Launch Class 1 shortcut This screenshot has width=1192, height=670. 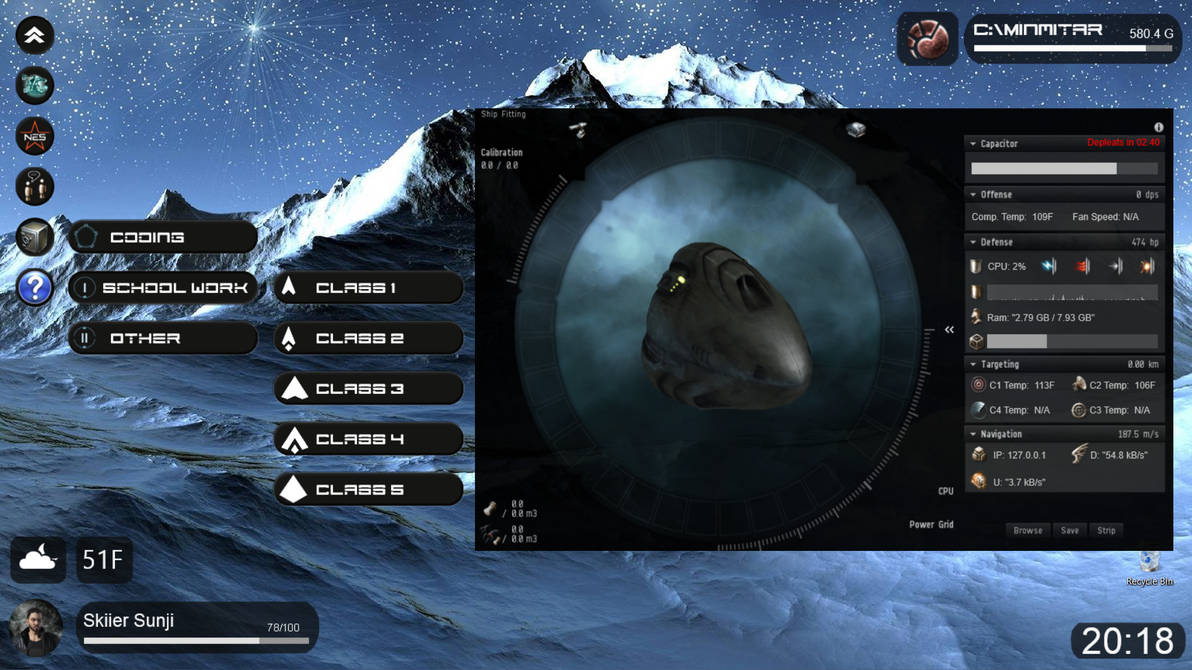(x=368, y=288)
